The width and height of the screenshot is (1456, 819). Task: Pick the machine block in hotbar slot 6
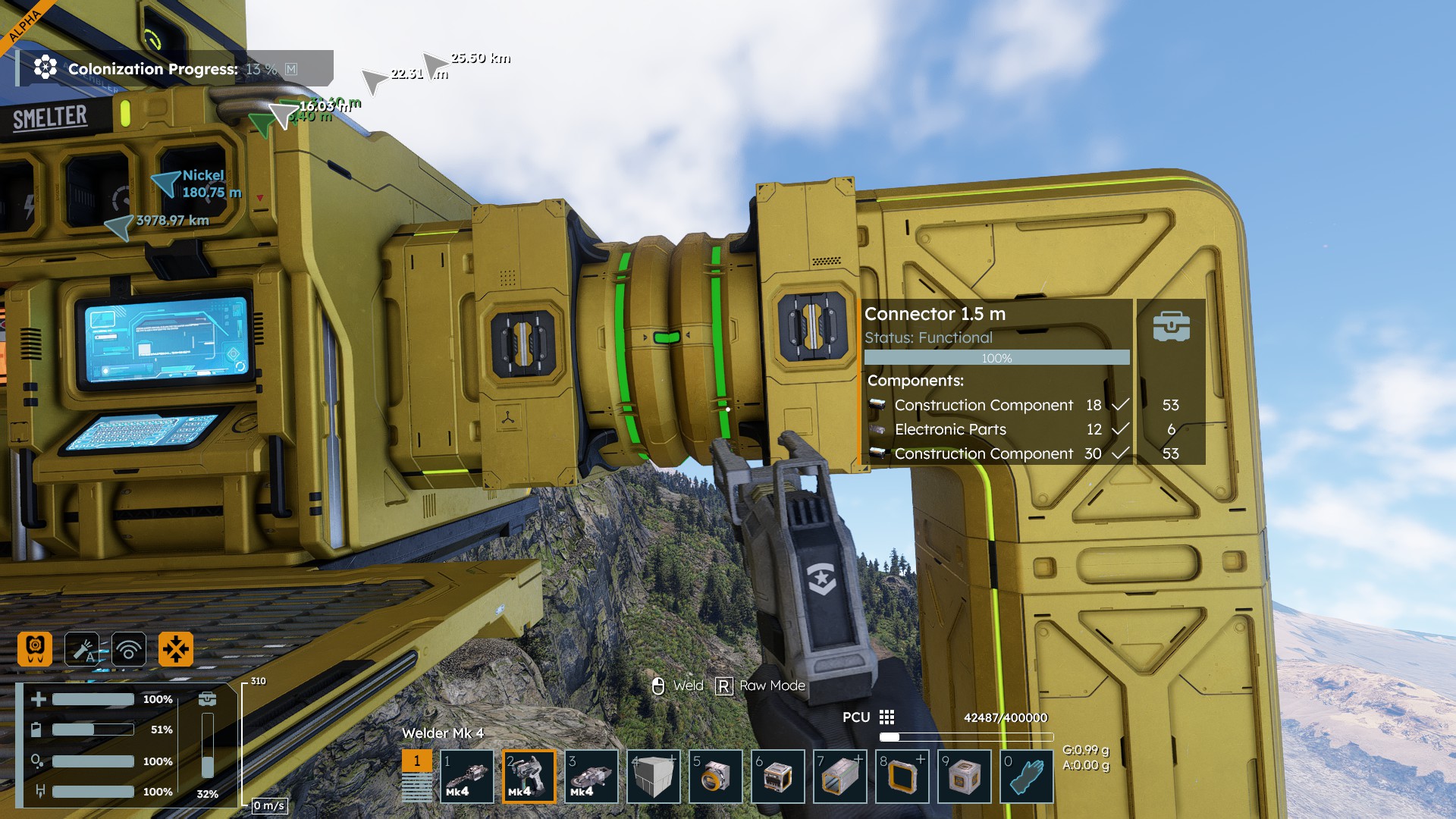pyautogui.click(x=778, y=777)
